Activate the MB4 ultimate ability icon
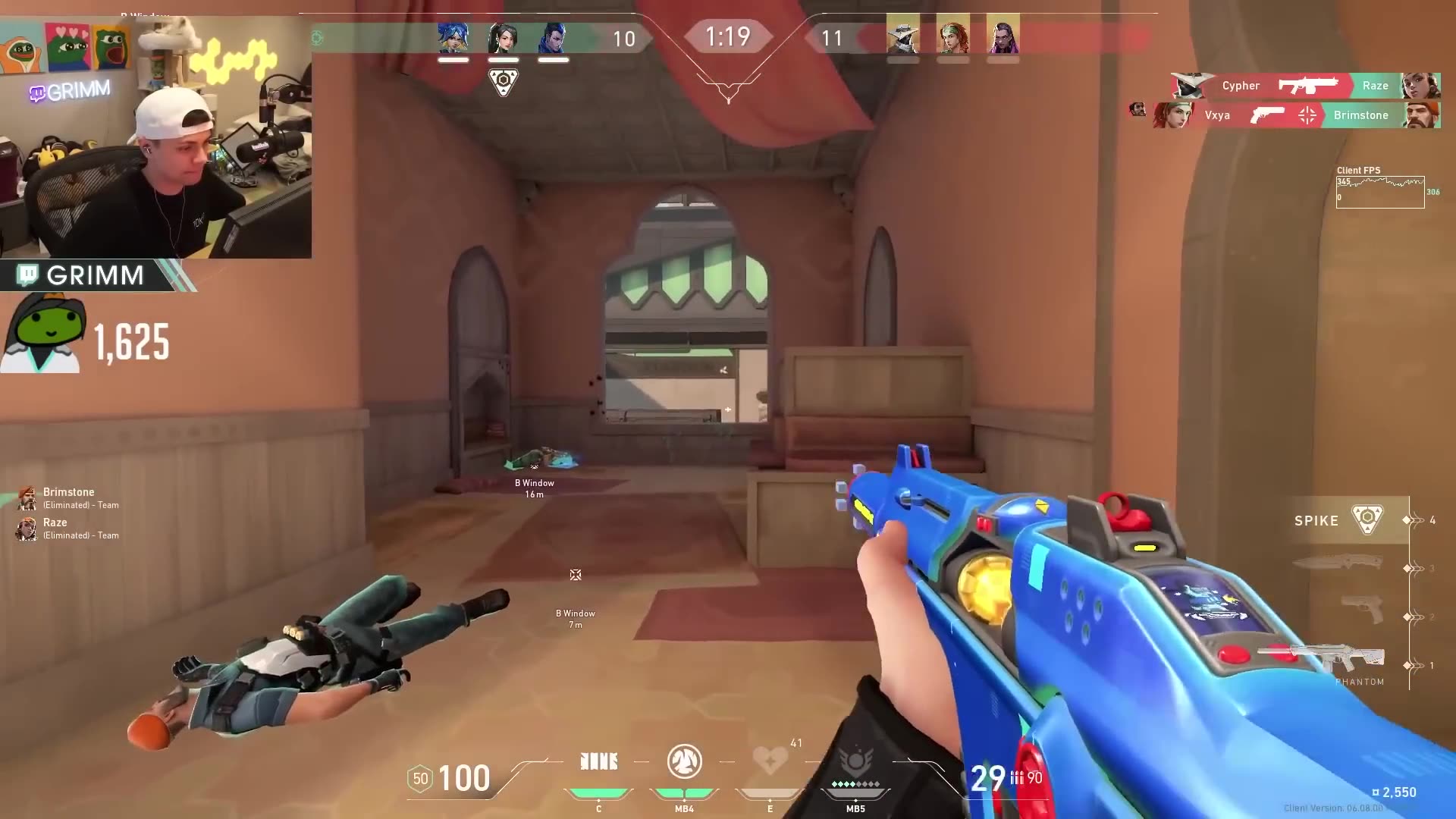 coord(685,761)
